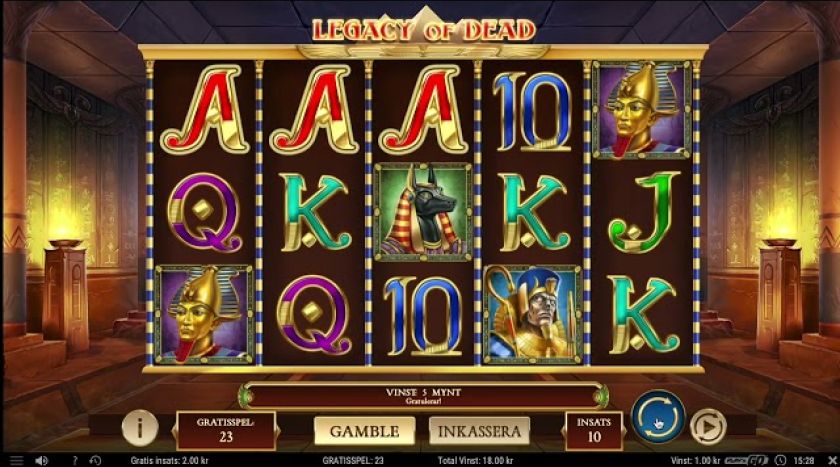Open the hamburger menu in the bottom bar
The image size is (840, 467).
tap(16, 460)
